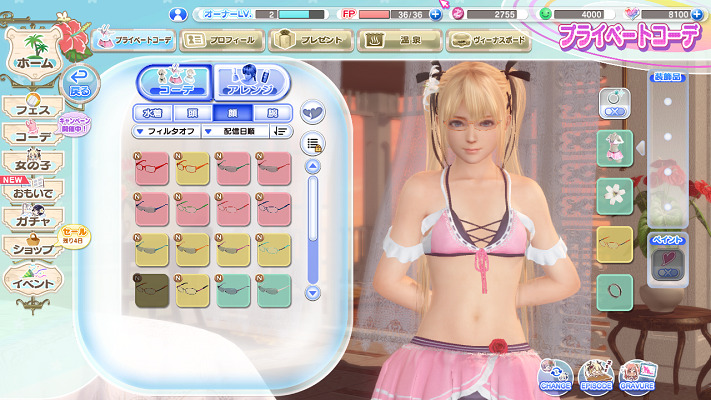The image size is (711, 400).
Task: Open the GRAVURE mode button
Action: [637, 374]
